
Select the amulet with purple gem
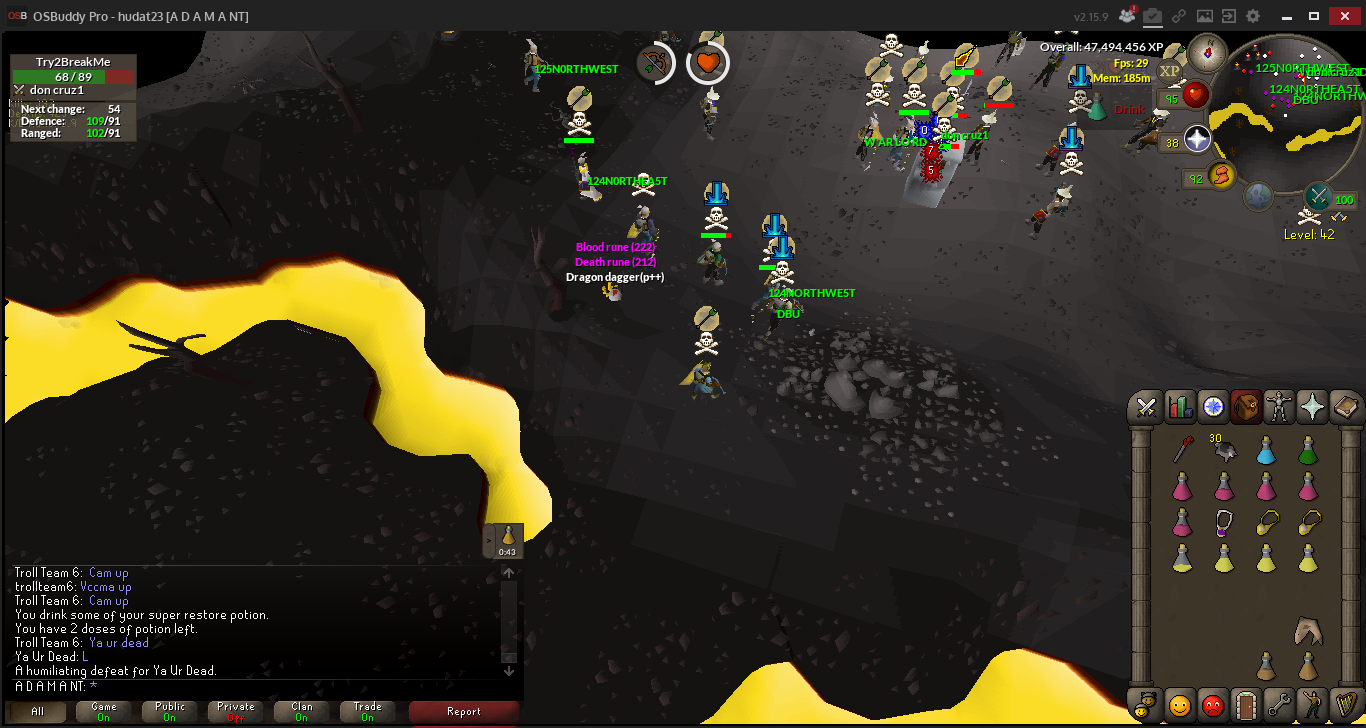(1223, 522)
